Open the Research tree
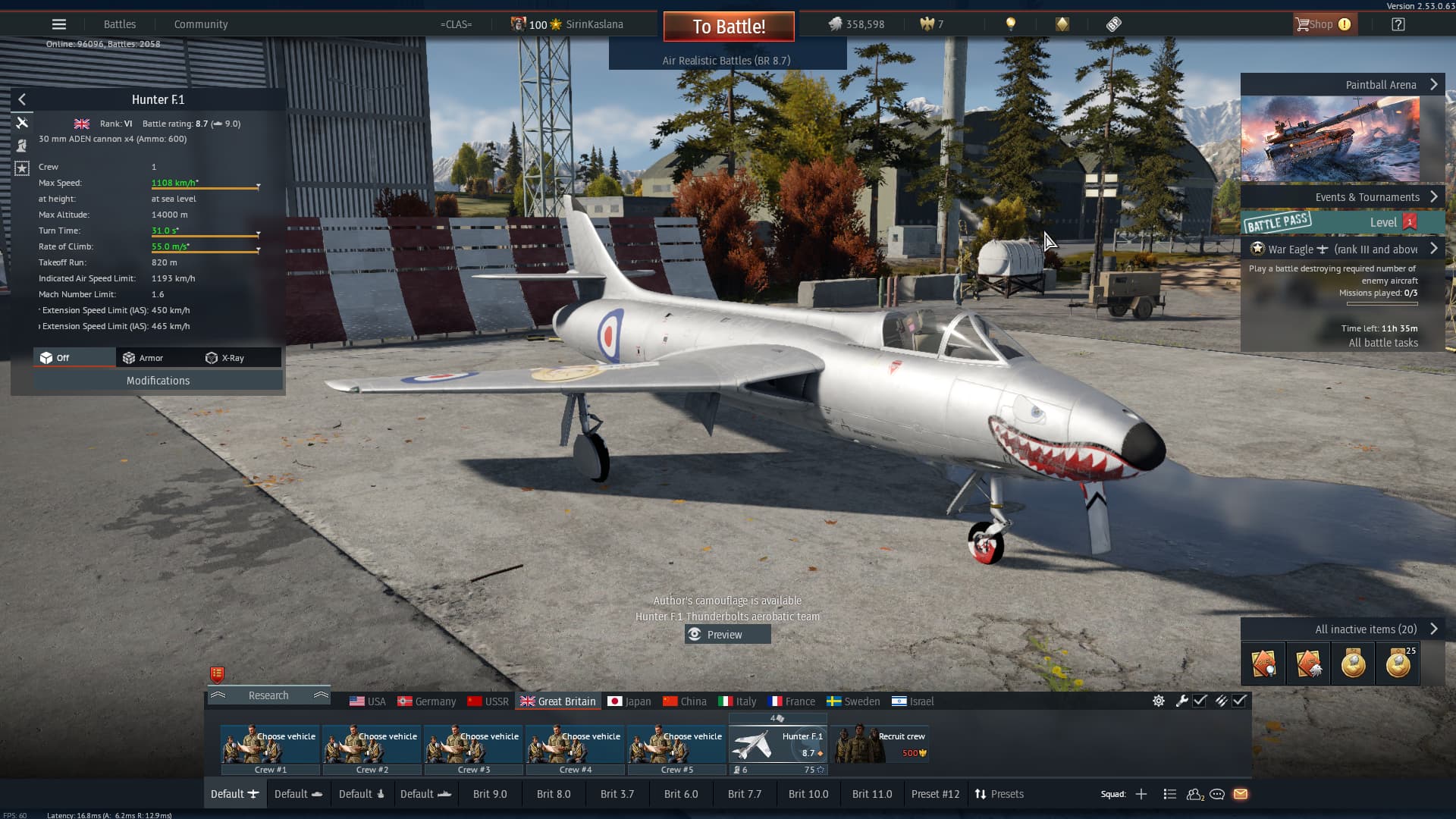The height and width of the screenshot is (819, 1456). [x=268, y=695]
